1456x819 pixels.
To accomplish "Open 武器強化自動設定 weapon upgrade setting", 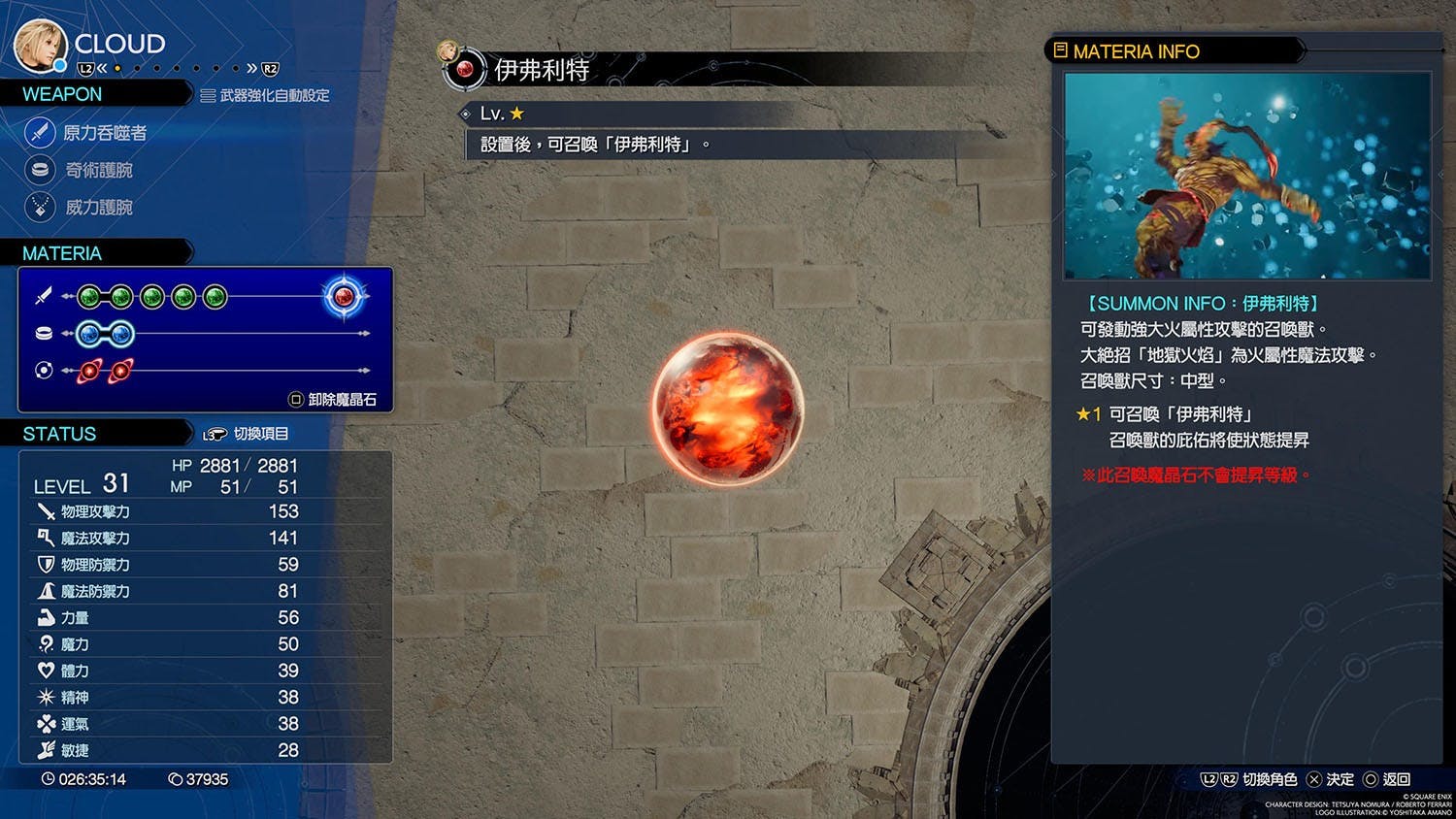I will [265, 96].
